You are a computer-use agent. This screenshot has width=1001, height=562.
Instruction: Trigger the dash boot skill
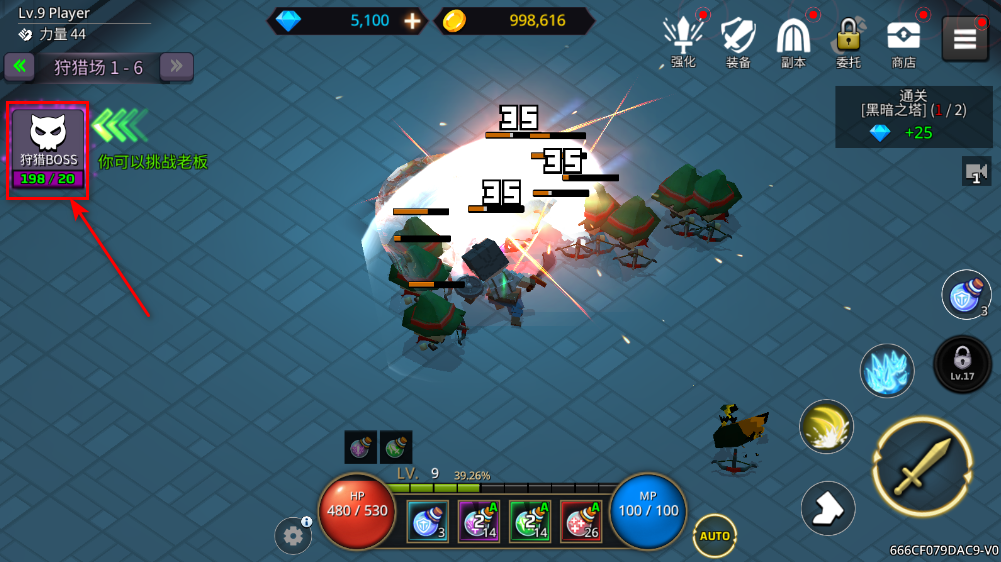[828, 508]
